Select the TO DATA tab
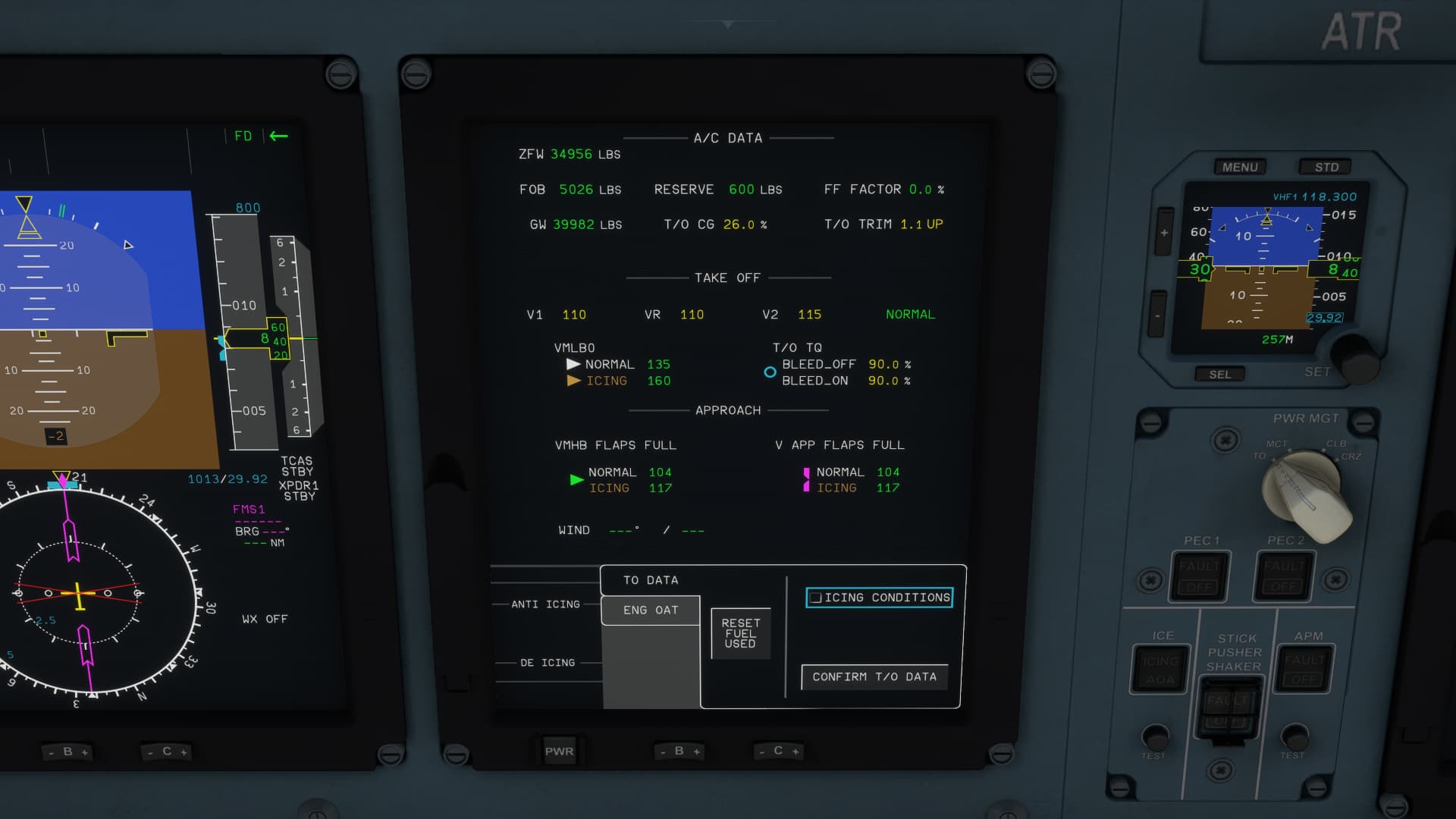The height and width of the screenshot is (819, 1456). click(x=650, y=579)
